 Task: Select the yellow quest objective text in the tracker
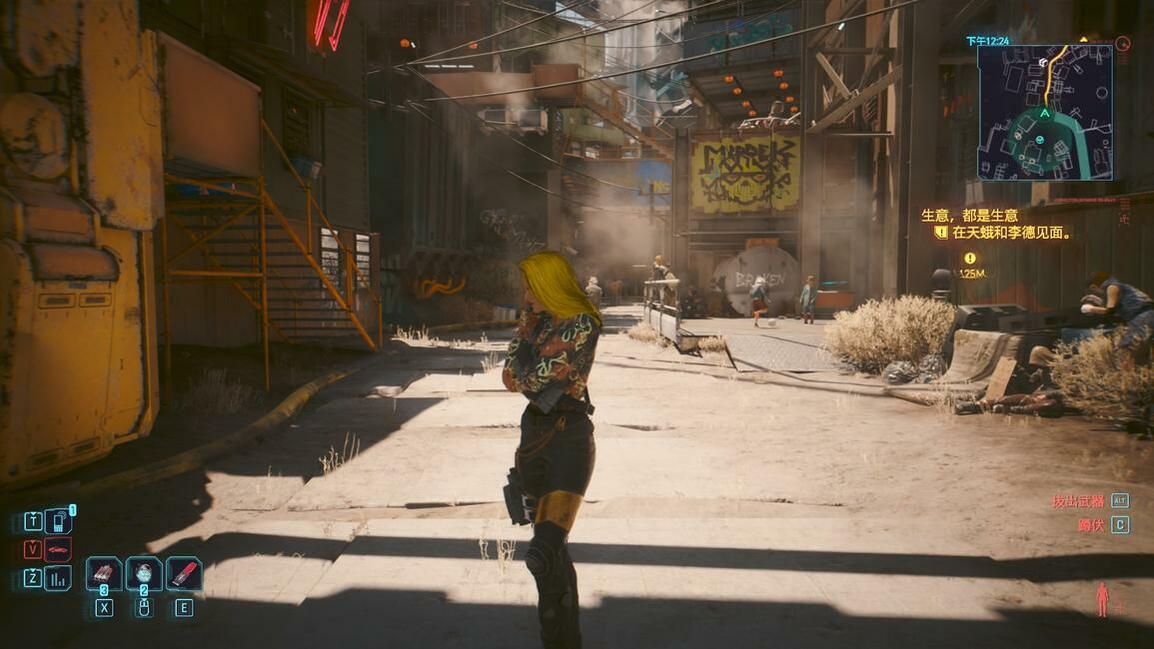pyautogui.click(x=1011, y=233)
